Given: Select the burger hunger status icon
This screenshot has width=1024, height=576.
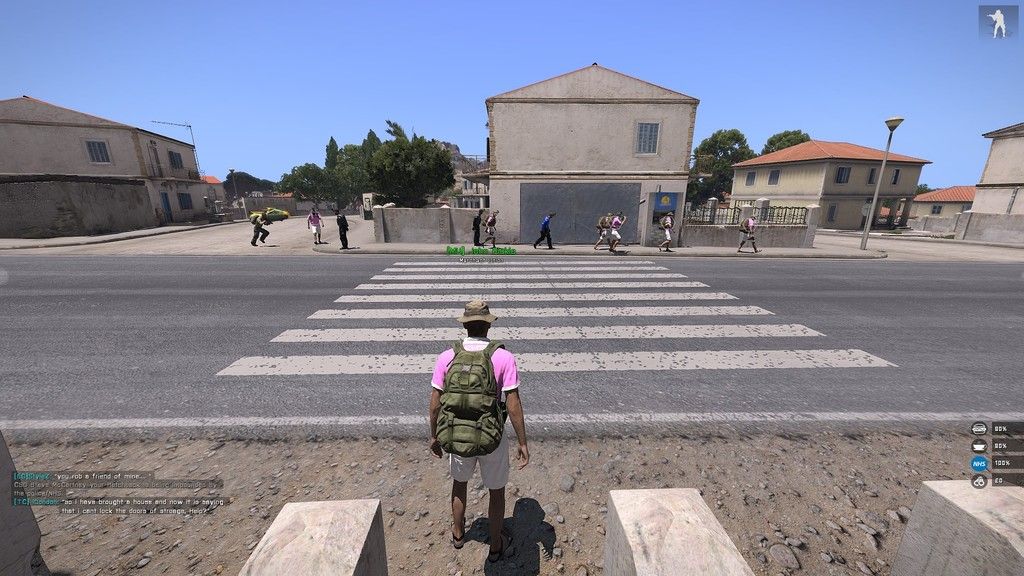Looking at the screenshot, I should [979, 429].
